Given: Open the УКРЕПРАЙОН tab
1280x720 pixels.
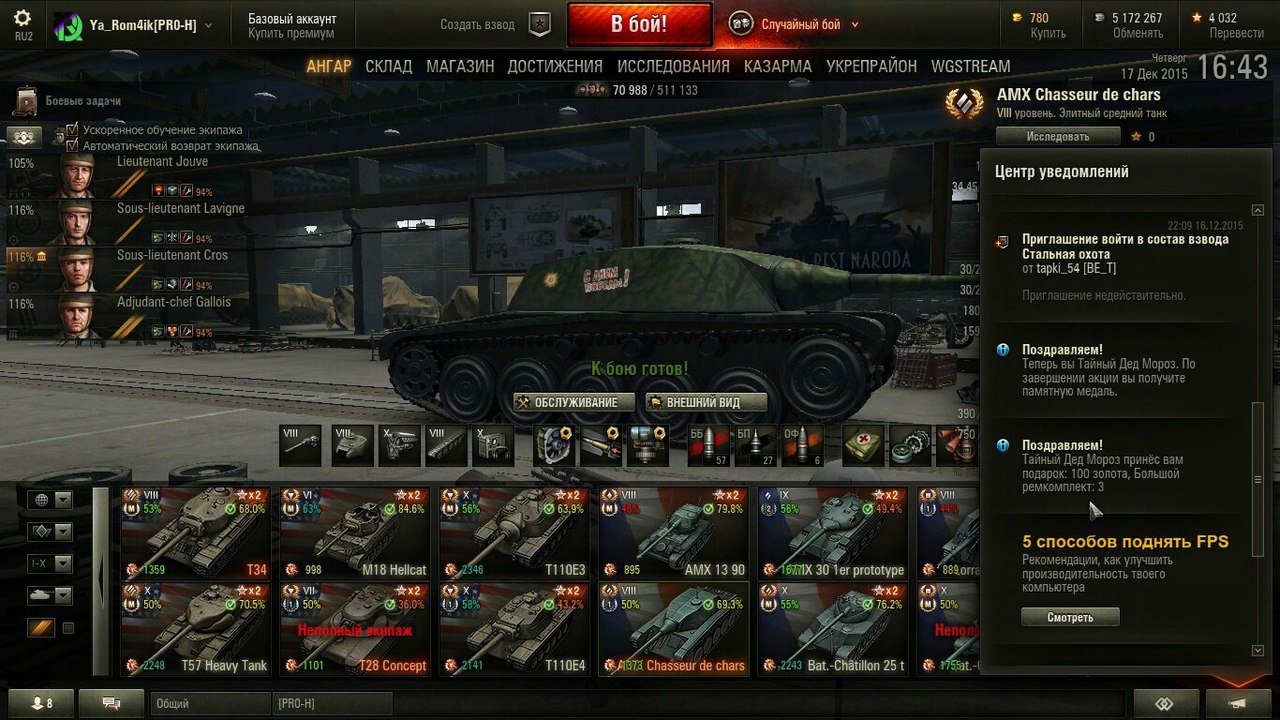Looking at the screenshot, I should 871,66.
